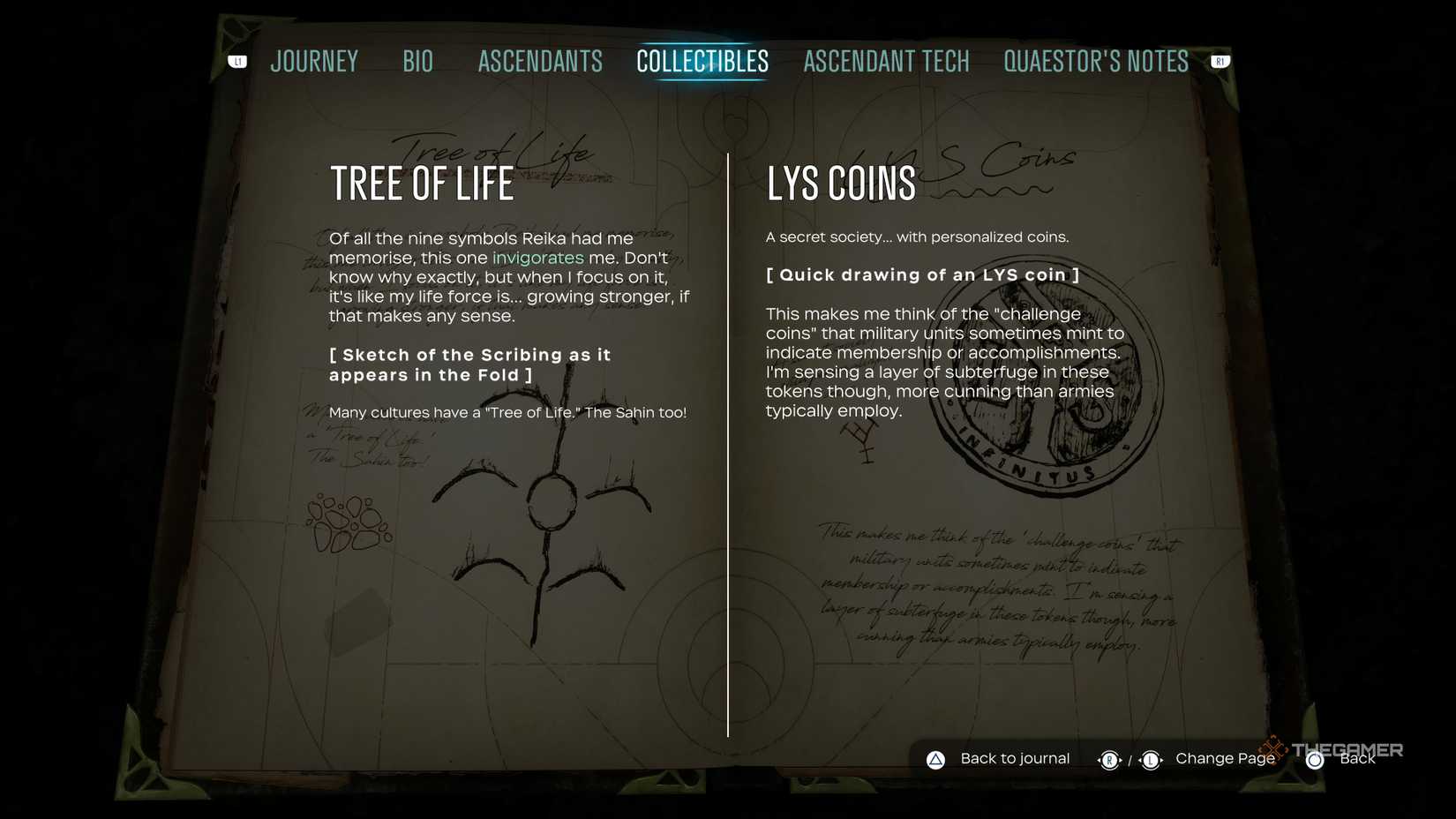
Task: Switch to Quaestor's Notes tab
Action: click(1095, 61)
